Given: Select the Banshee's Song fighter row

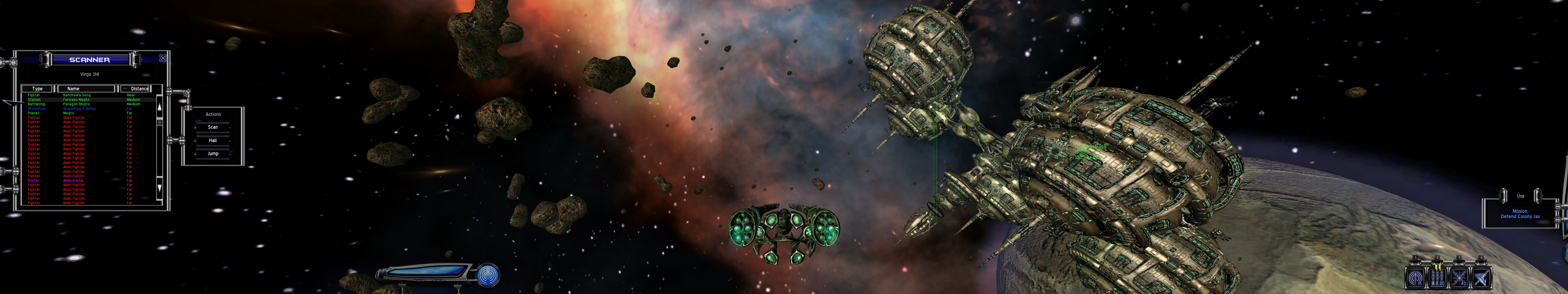Looking at the screenshot, I should 77,95.
